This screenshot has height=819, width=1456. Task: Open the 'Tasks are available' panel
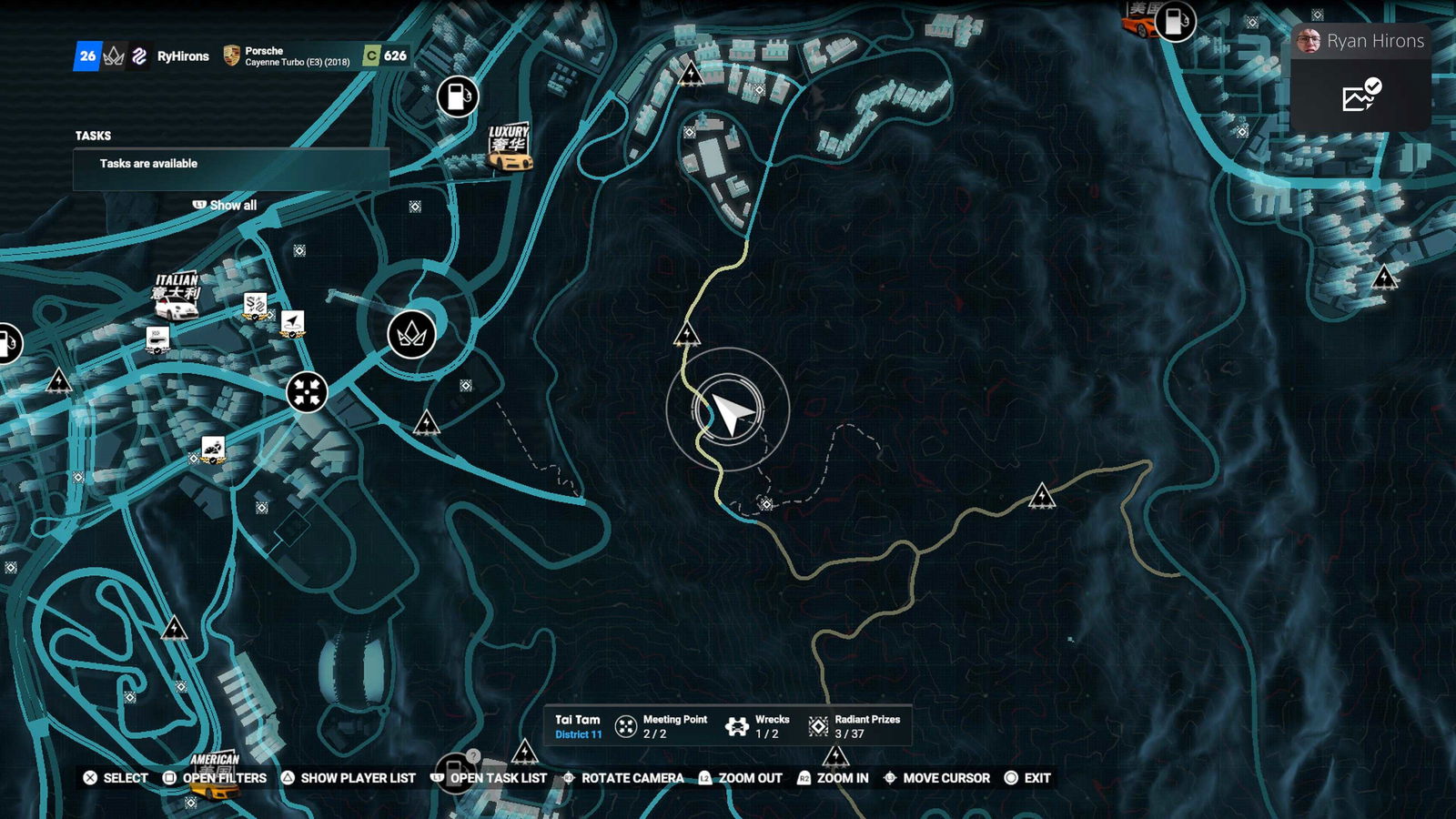tap(231, 165)
